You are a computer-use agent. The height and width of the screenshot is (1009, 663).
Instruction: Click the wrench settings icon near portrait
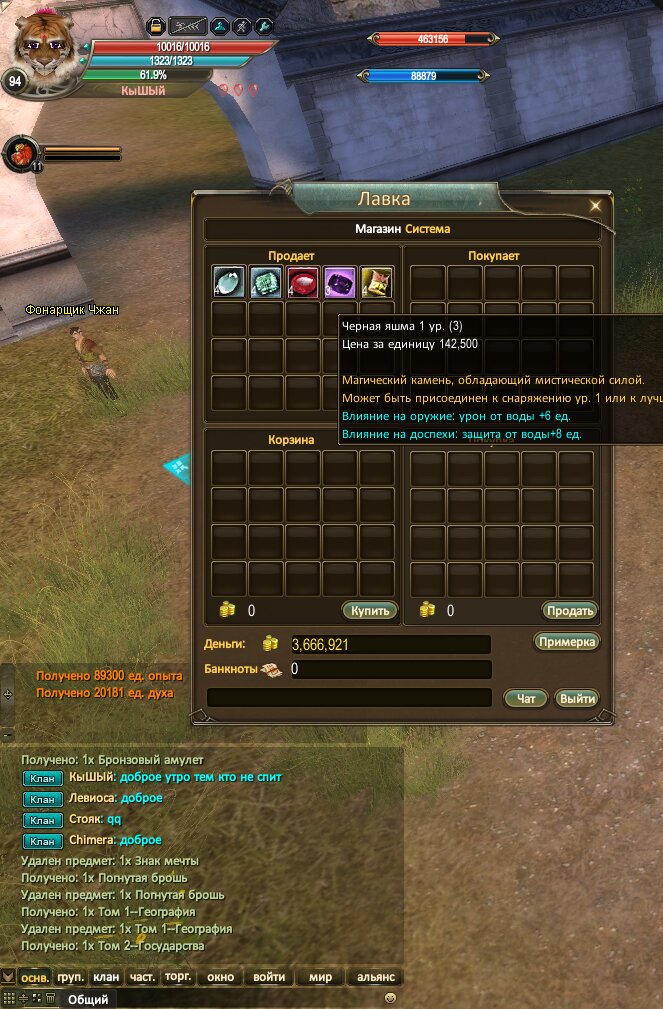pyautogui.click(x=264, y=27)
